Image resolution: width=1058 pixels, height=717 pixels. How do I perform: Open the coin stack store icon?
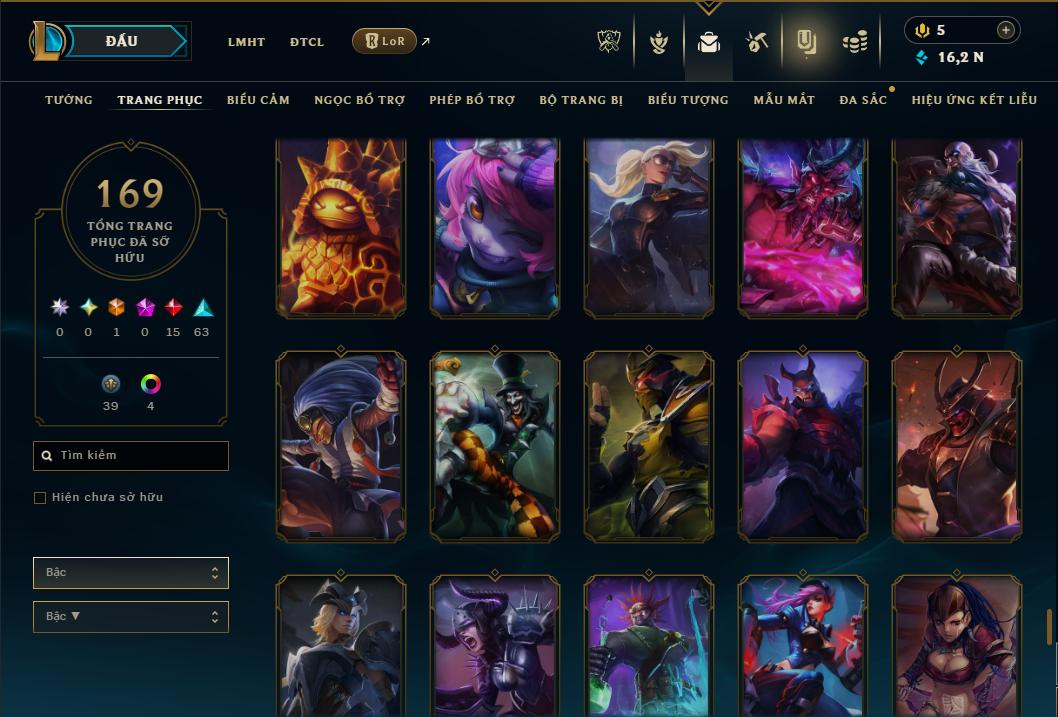coord(854,42)
